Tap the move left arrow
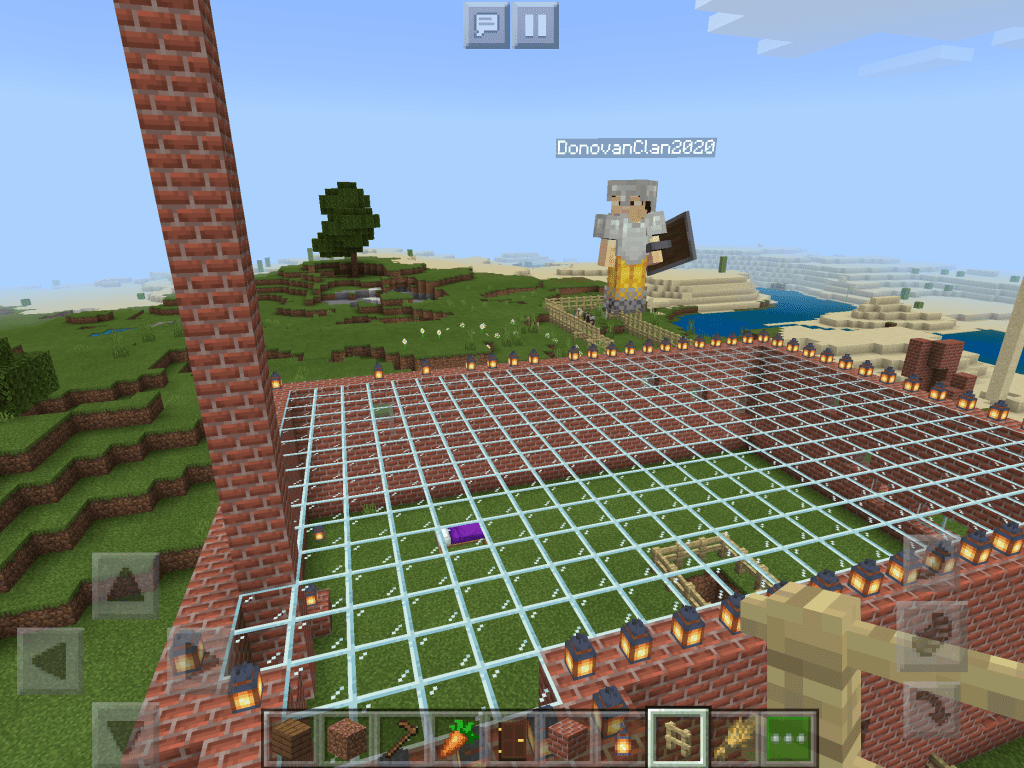Screen dimensions: 1024x768 (x=51, y=661)
